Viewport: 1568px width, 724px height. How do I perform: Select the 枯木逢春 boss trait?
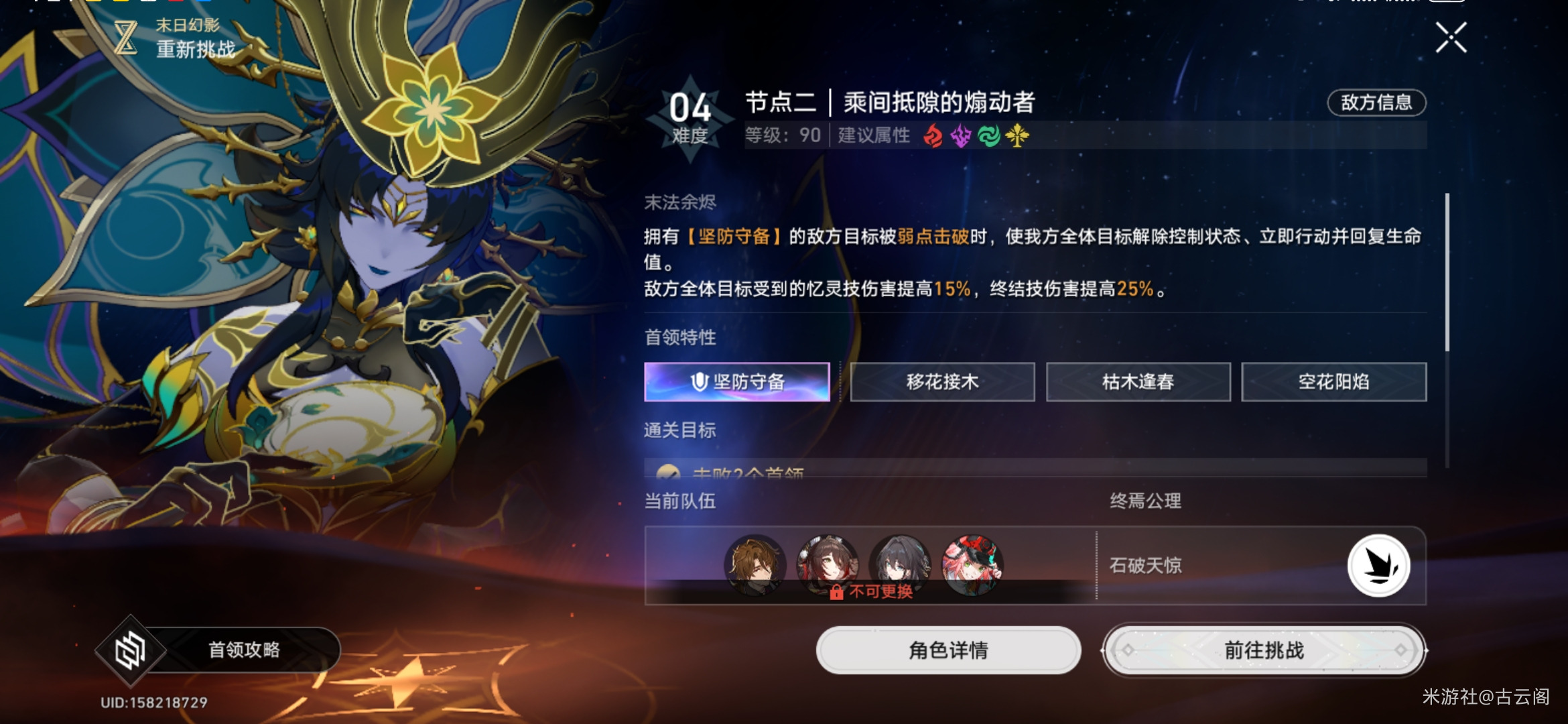(1138, 381)
